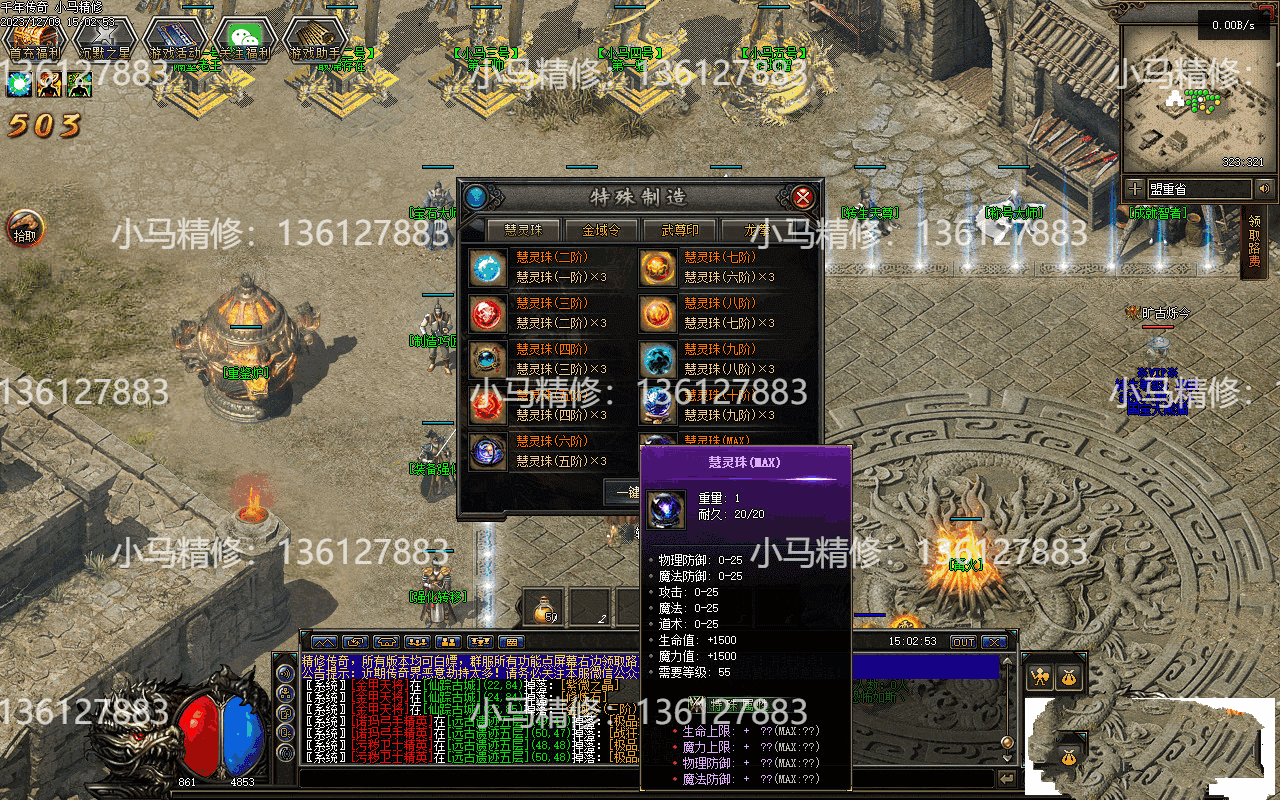Click the EX skill icon top-left

click(80, 84)
